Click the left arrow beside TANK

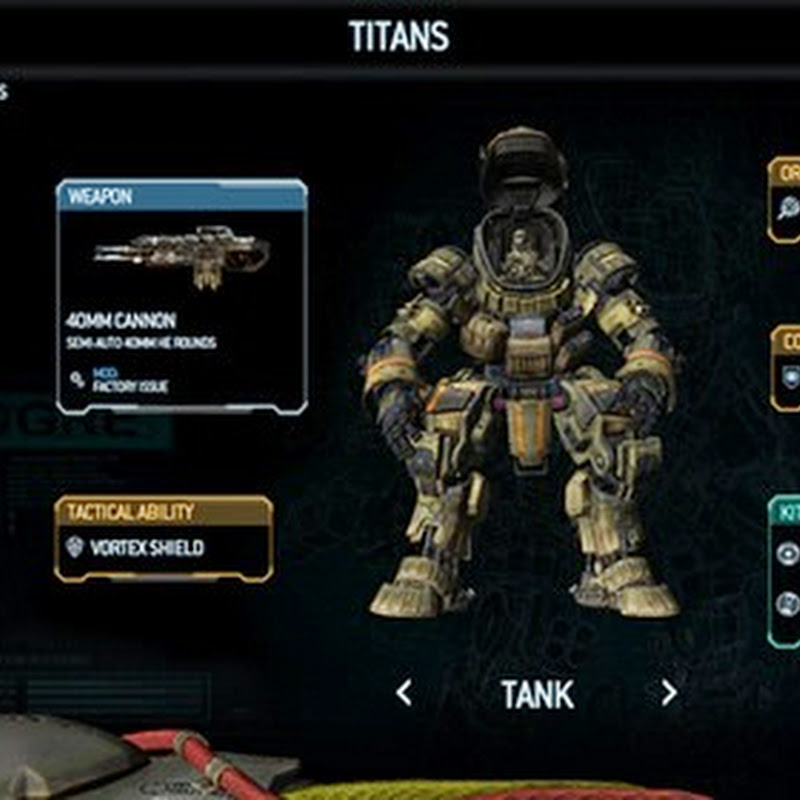pos(403,692)
